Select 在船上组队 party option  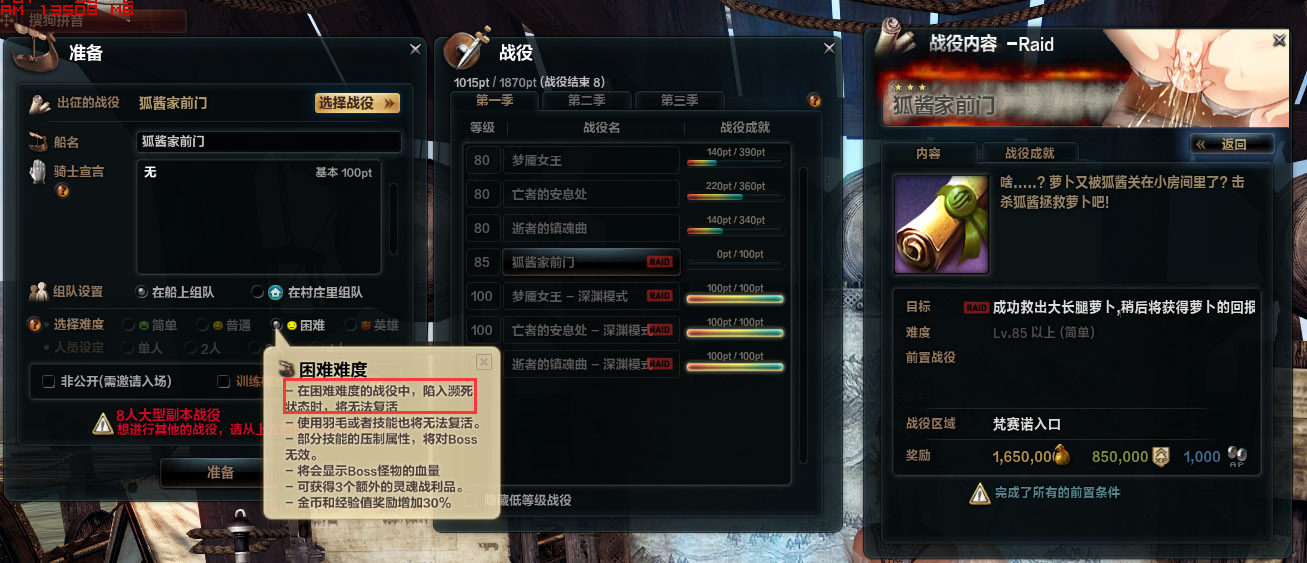point(142,292)
